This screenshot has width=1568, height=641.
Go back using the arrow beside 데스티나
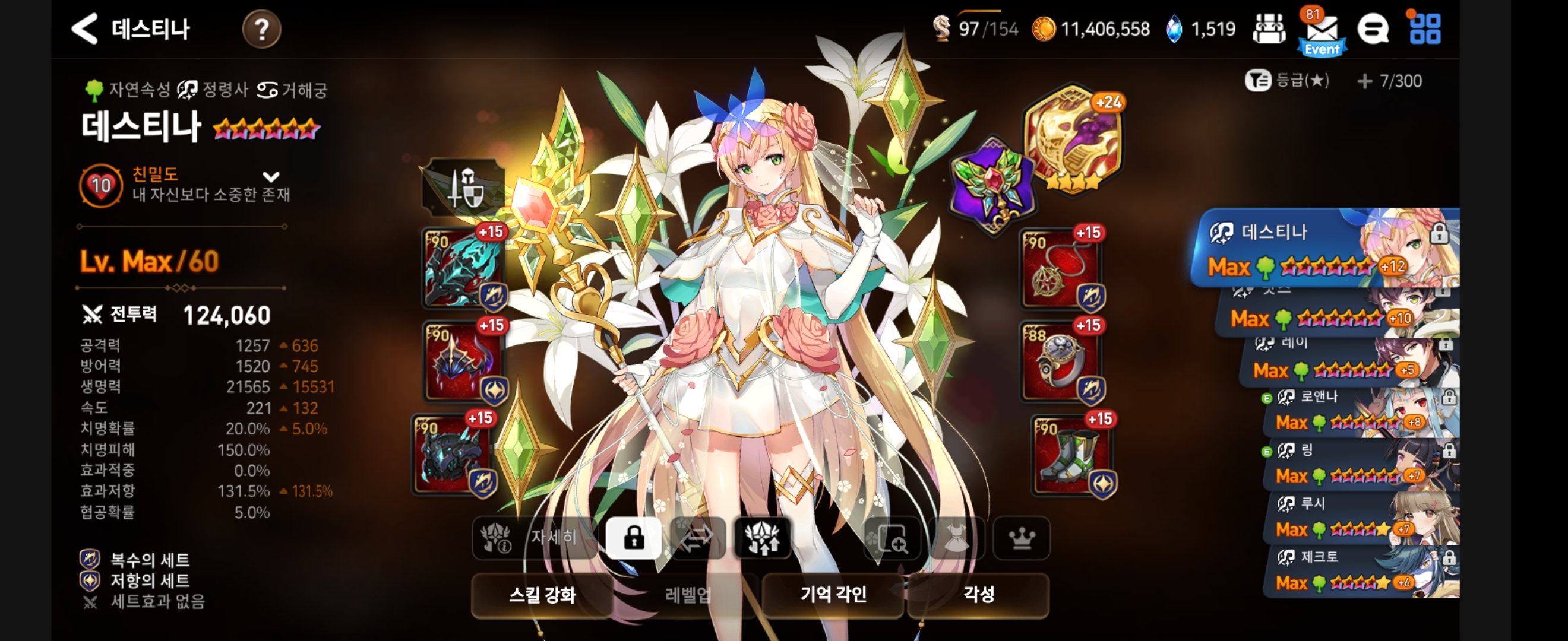click(x=84, y=28)
